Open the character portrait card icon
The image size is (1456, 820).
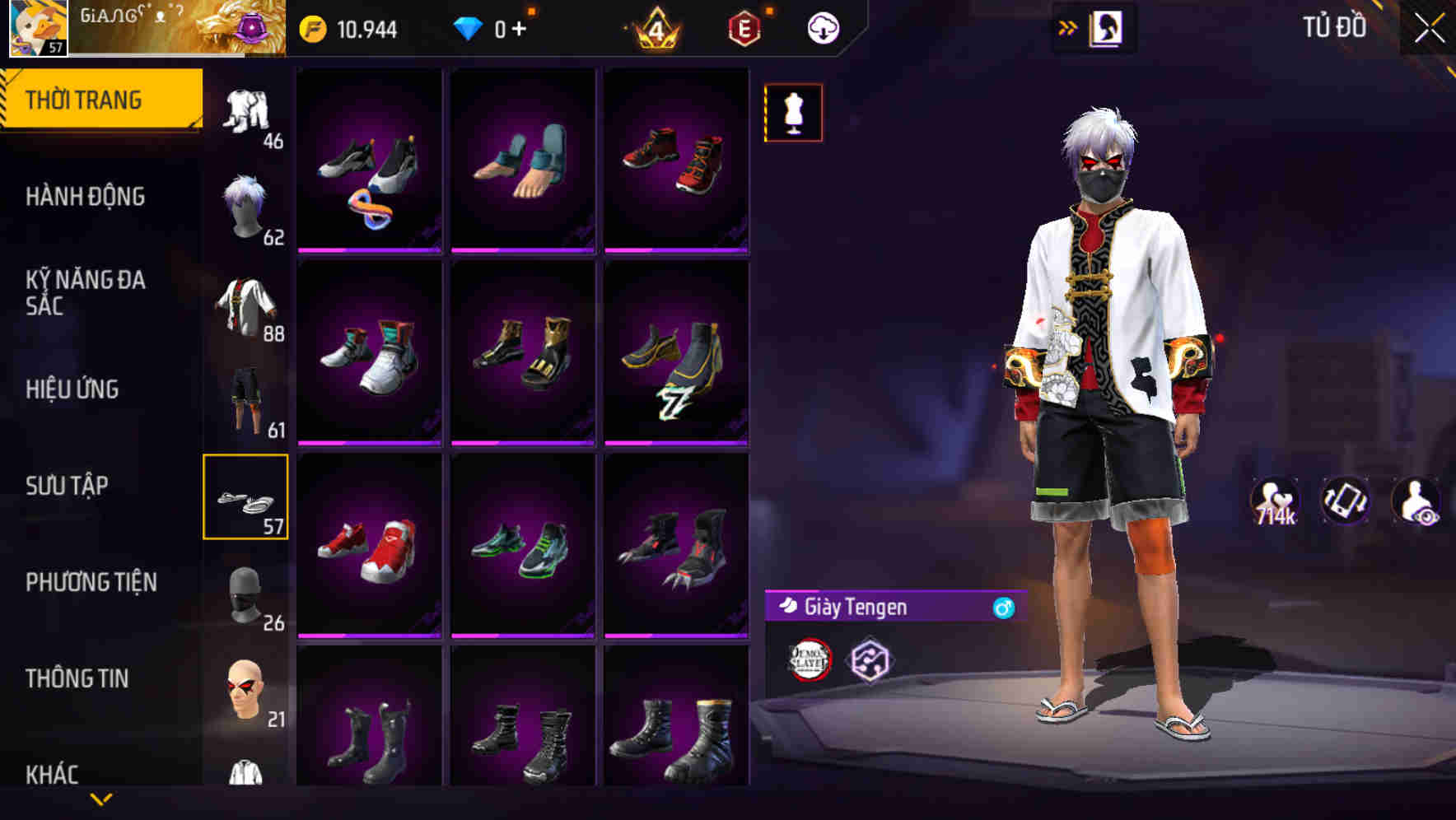click(x=1108, y=27)
